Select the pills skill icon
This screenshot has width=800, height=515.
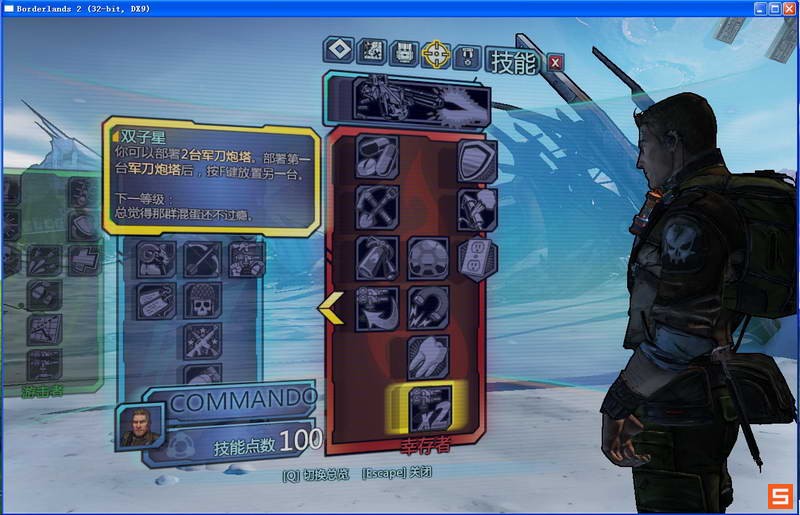[377, 156]
